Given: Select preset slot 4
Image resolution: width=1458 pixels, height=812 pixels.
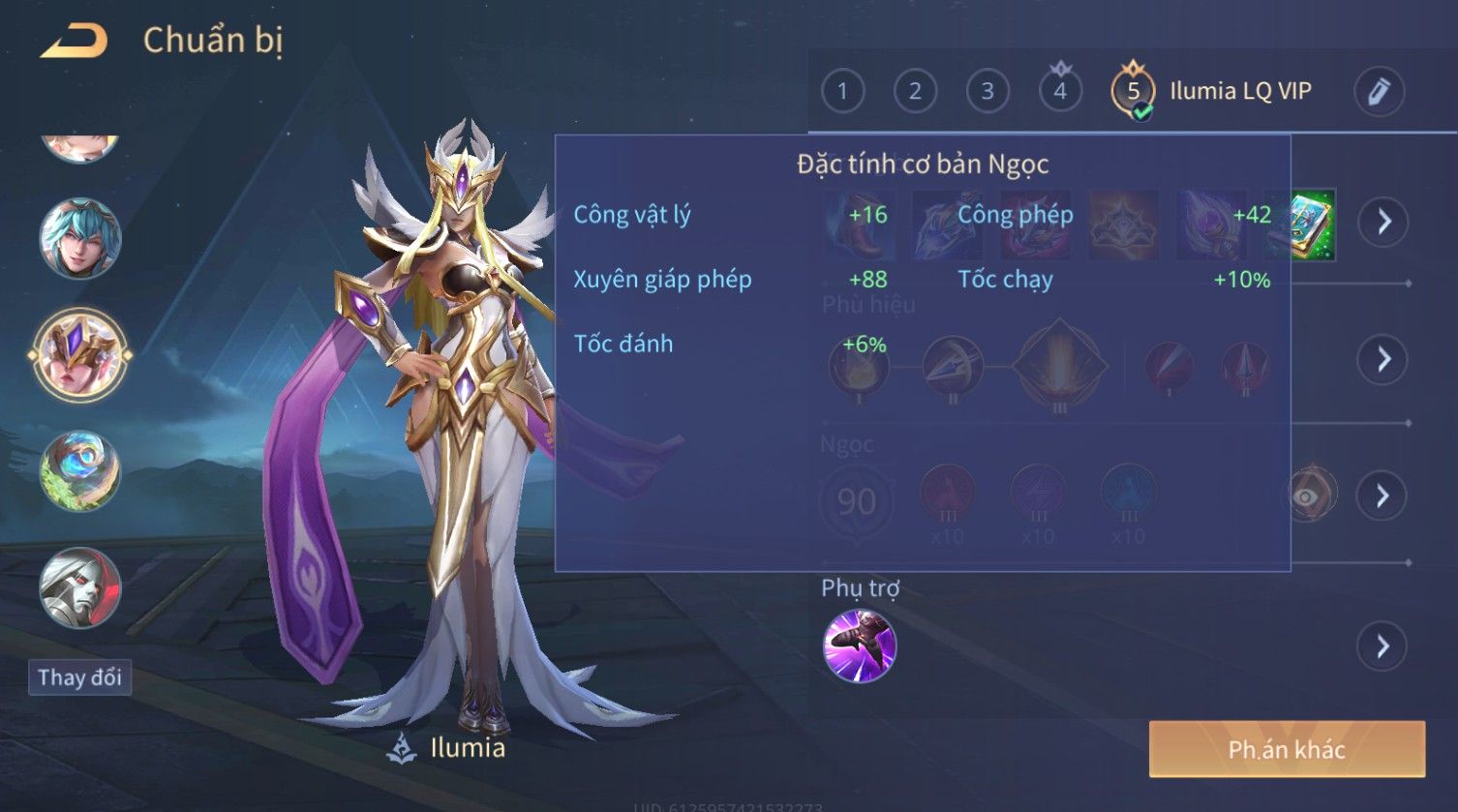Looking at the screenshot, I should pos(1060,92).
